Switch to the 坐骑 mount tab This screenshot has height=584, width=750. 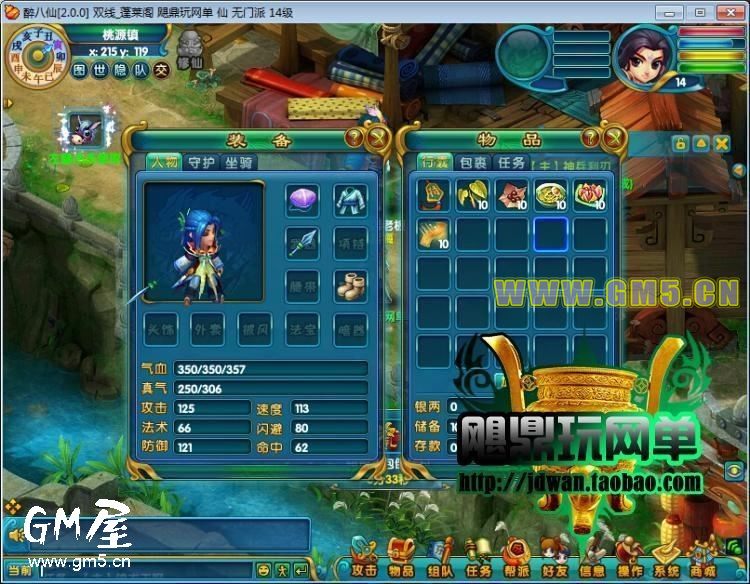(x=238, y=163)
